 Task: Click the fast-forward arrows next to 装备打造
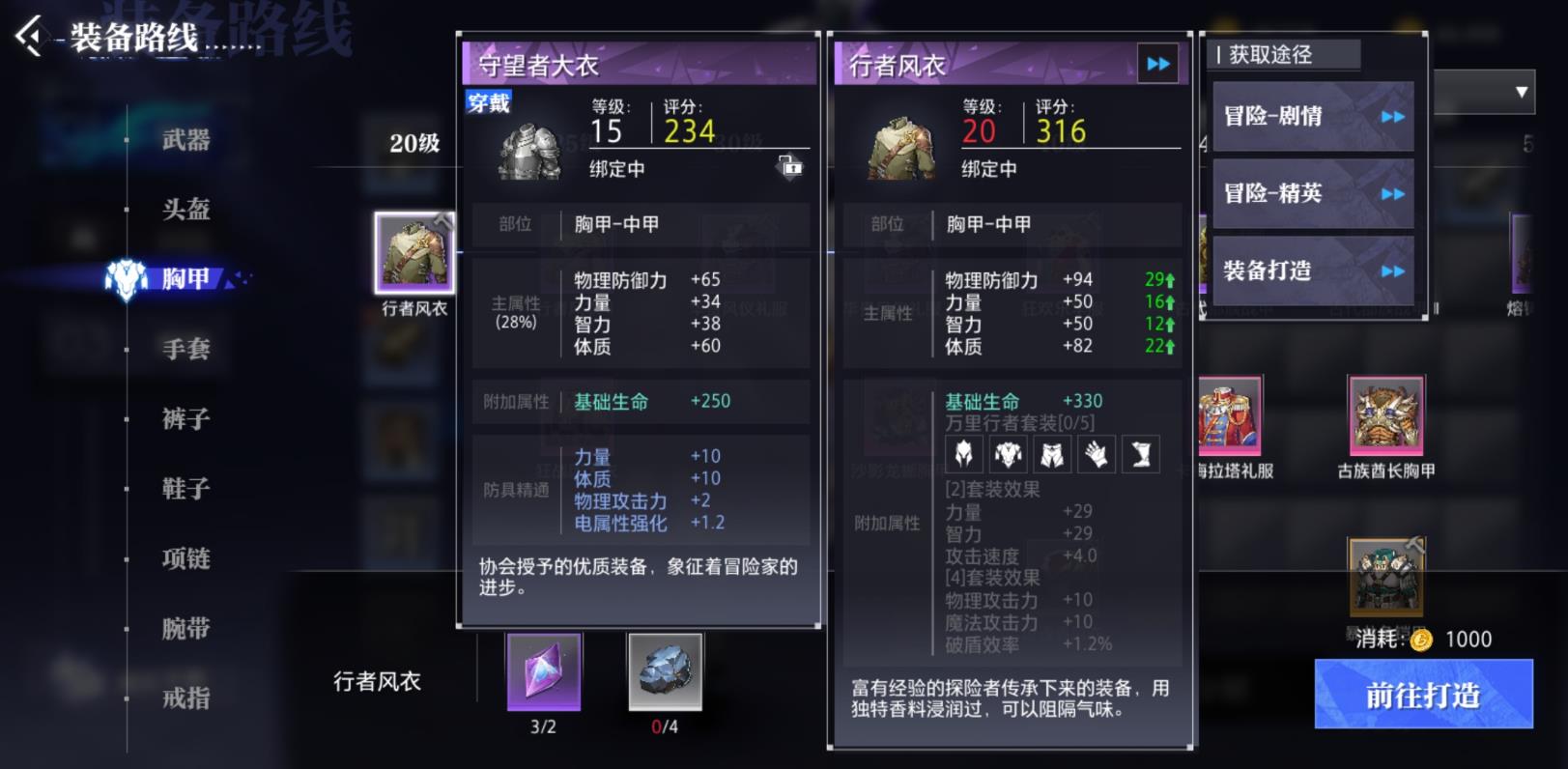click(1392, 271)
